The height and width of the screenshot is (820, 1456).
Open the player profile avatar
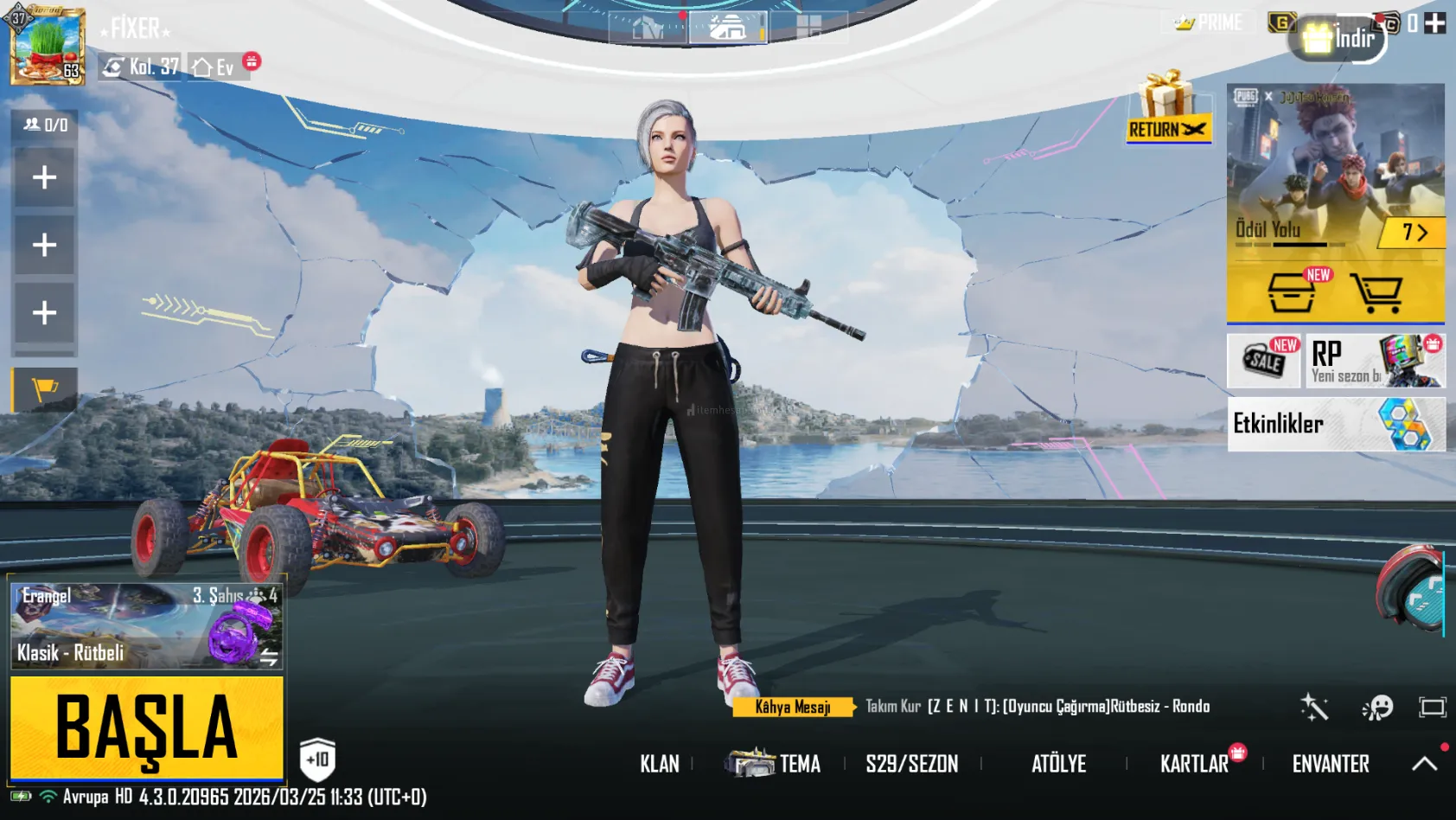48,47
